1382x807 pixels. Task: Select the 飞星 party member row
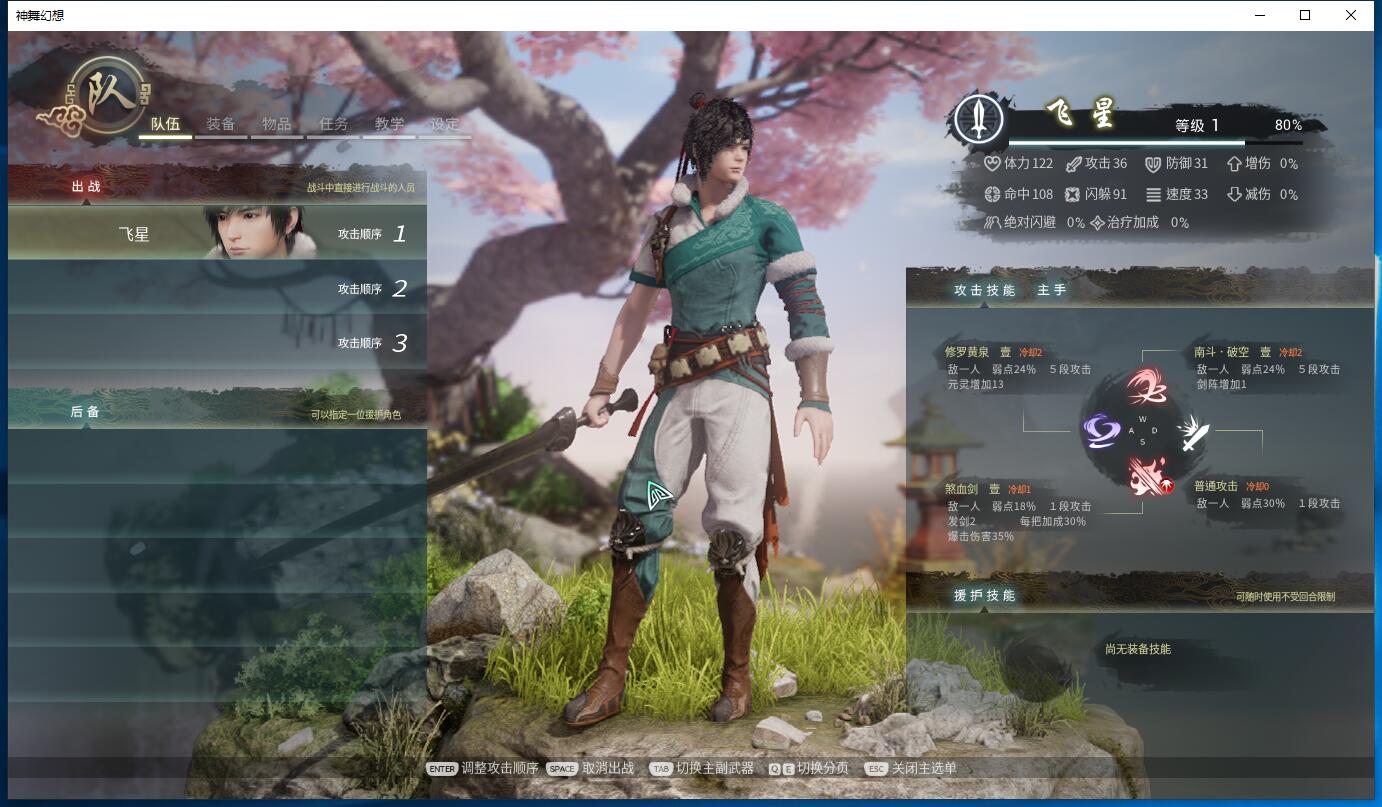(x=217, y=233)
